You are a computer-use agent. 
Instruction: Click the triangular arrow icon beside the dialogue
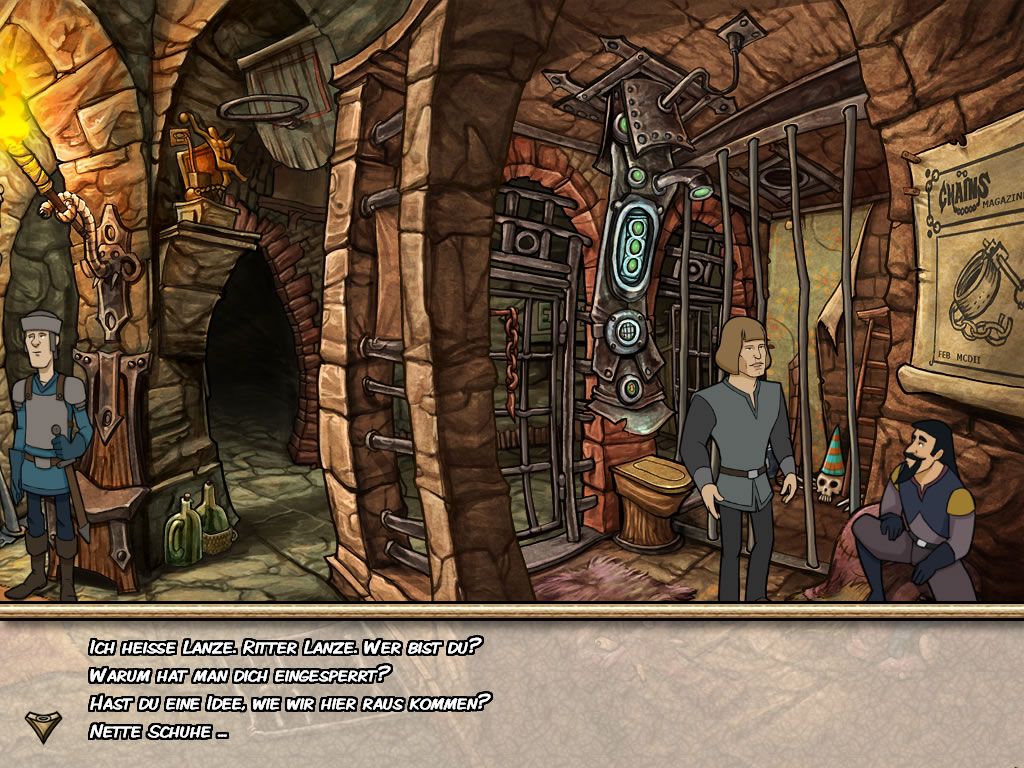pos(42,726)
